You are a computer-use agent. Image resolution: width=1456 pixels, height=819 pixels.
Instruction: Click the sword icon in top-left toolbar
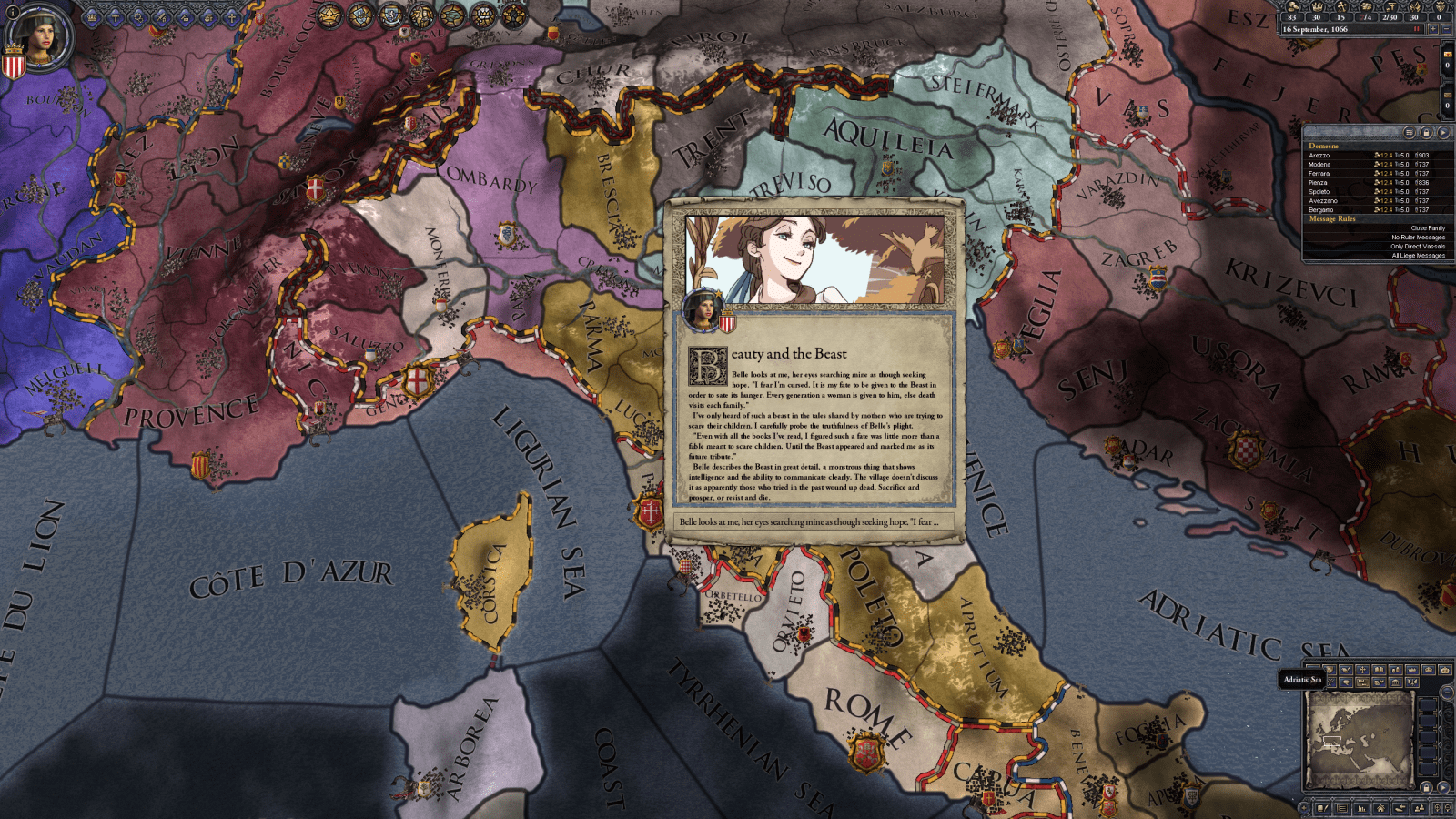click(162, 18)
